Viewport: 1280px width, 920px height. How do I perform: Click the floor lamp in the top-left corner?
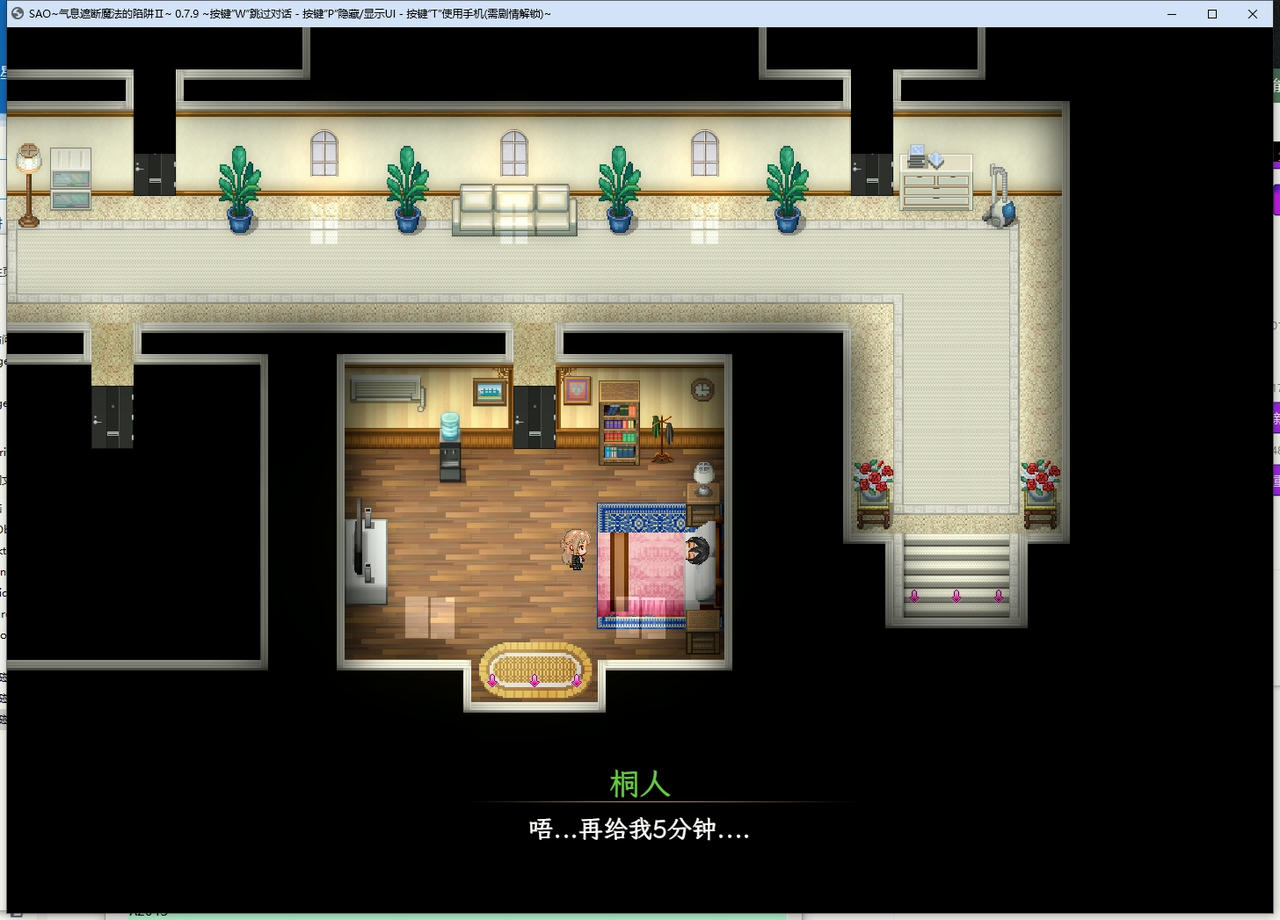(27, 185)
